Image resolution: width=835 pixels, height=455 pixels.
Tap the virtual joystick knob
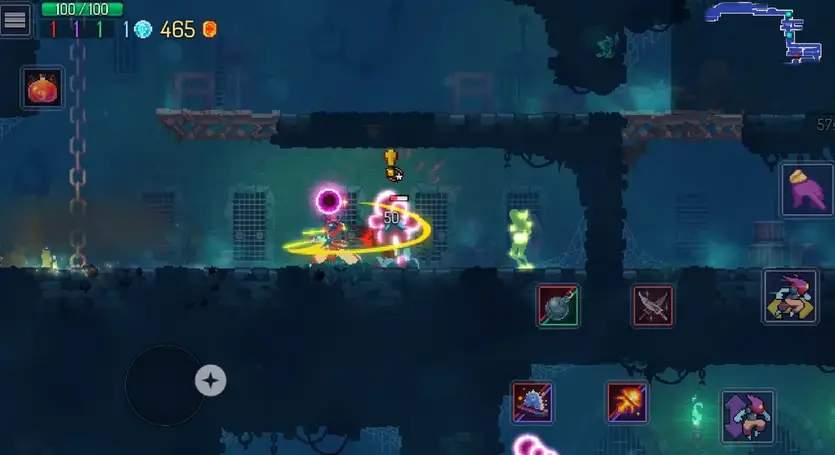pyautogui.click(x=210, y=380)
